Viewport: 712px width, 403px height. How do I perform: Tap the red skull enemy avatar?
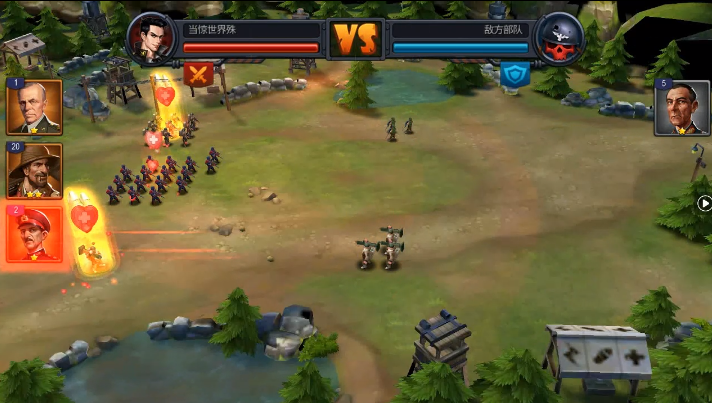pos(560,38)
